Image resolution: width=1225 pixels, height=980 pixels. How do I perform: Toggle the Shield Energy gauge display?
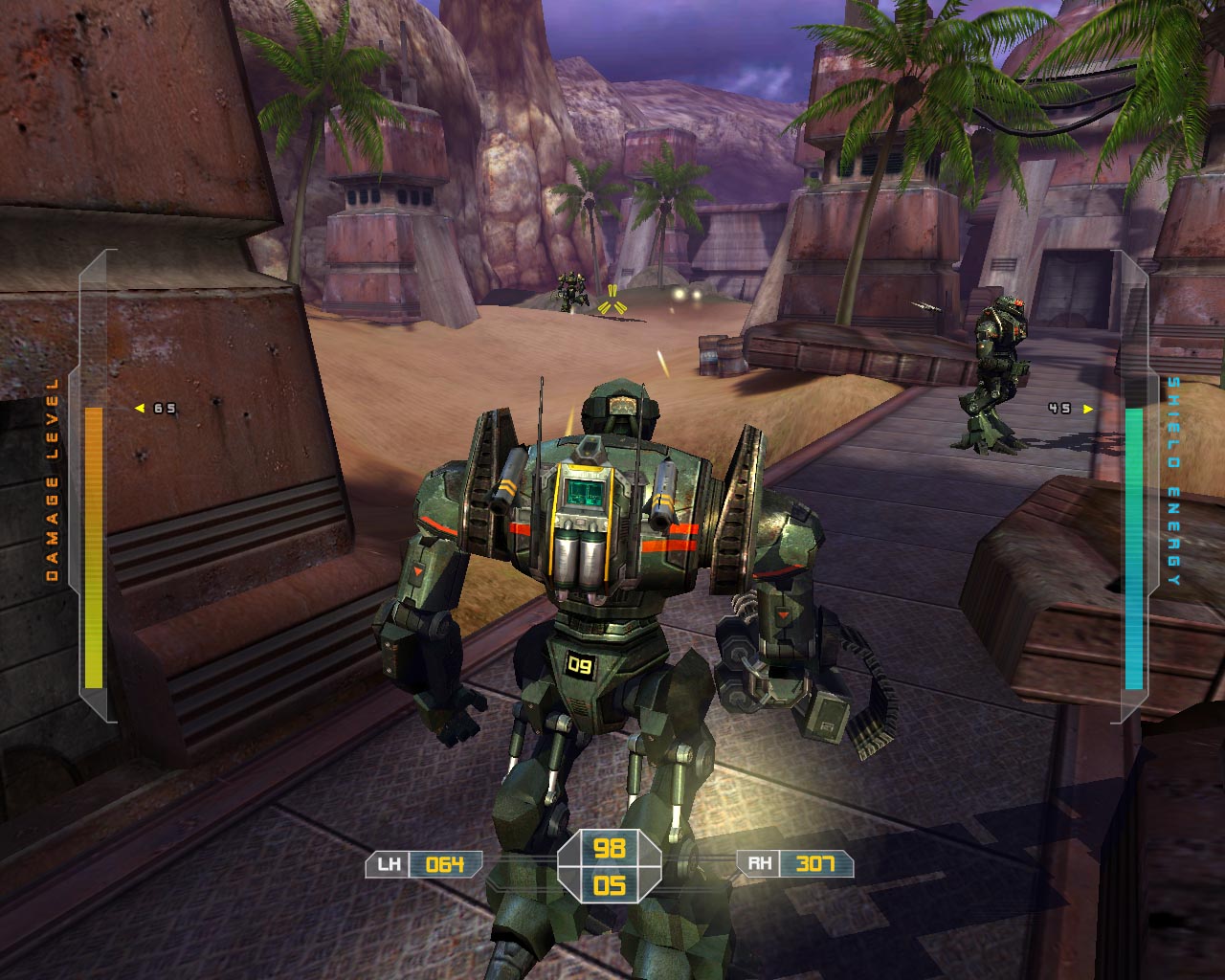pos(1135,546)
